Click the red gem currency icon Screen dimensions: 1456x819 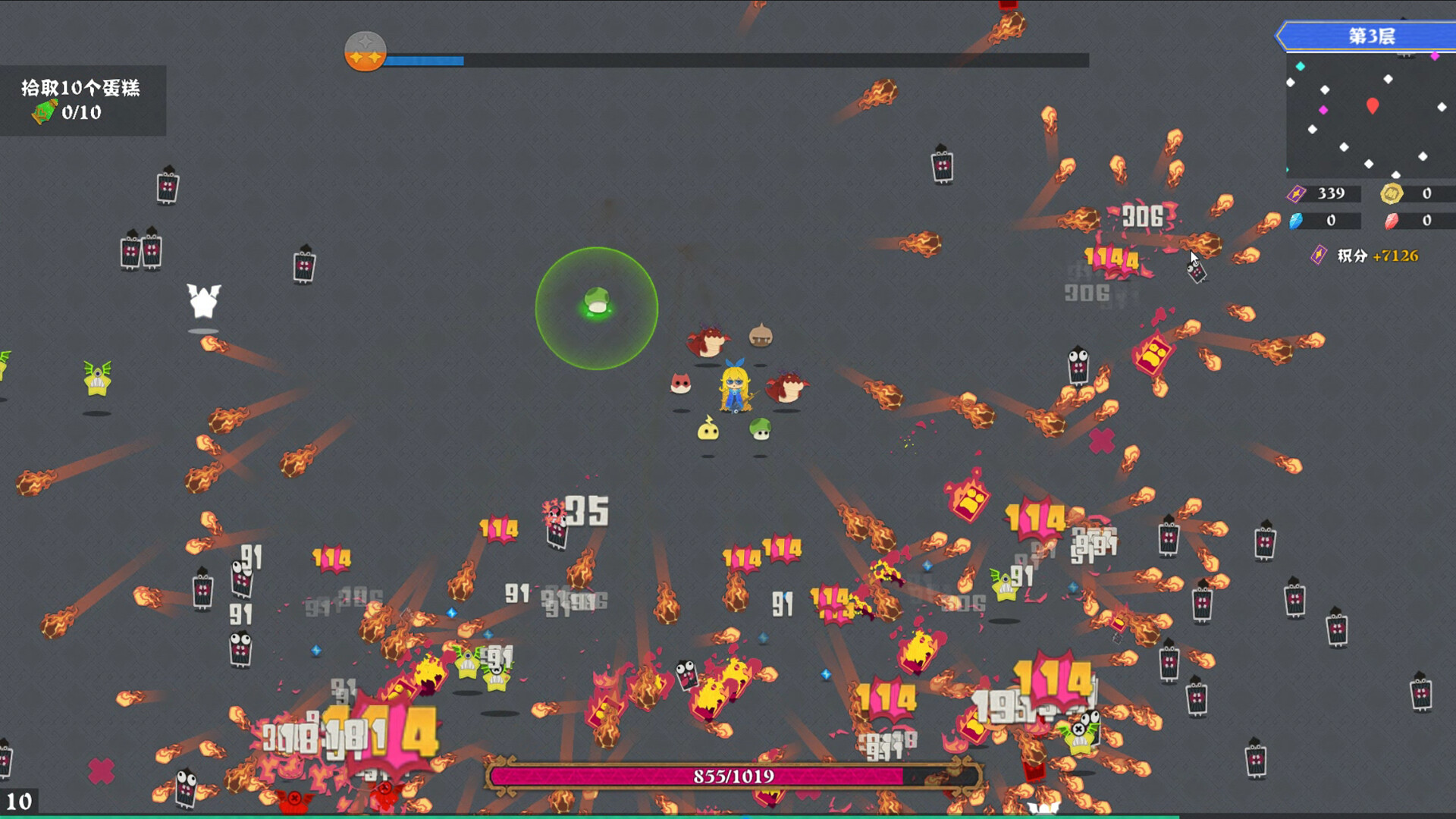(x=1392, y=222)
